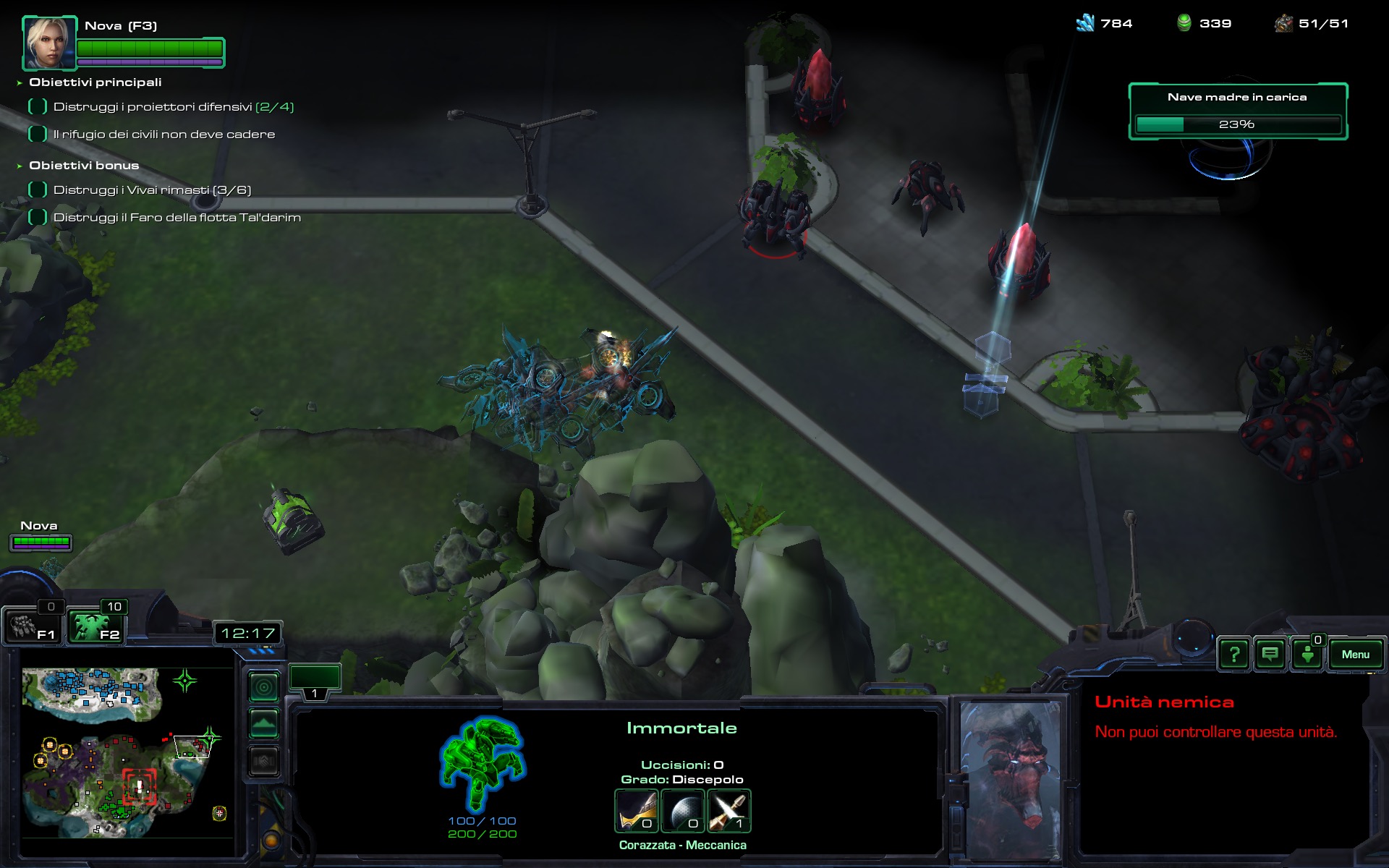Screen dimensions: 1389x868
Task: Collapse the Obiettivi bonus objectives list
Action: click(20, 166)
